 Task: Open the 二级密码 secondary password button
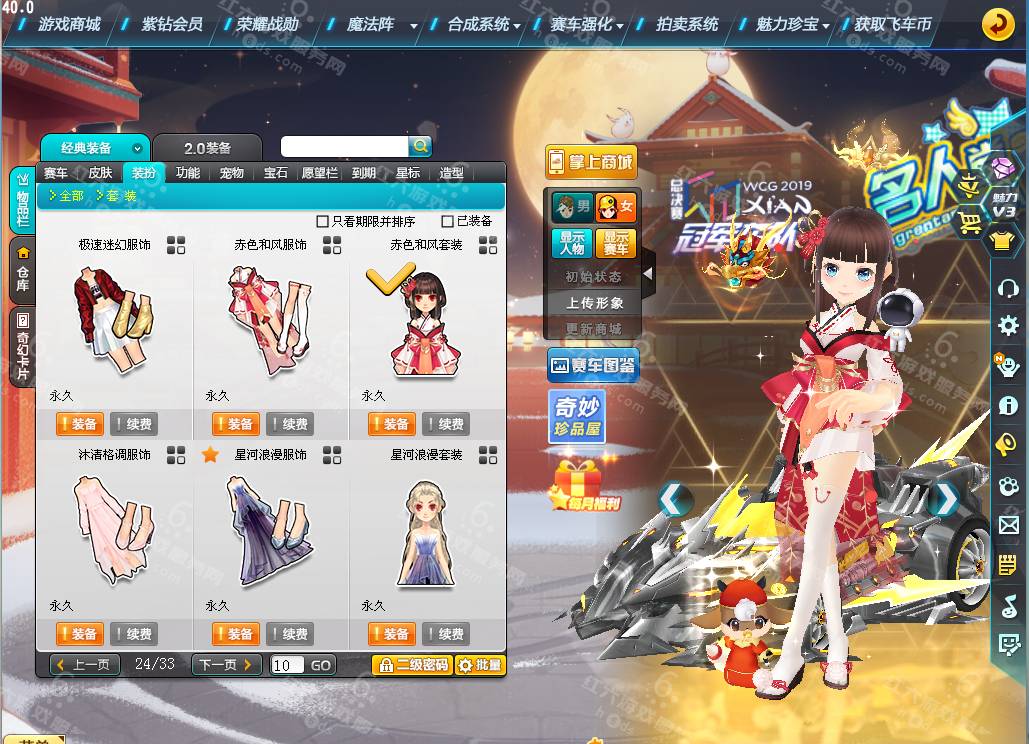[x=411, y=665]
